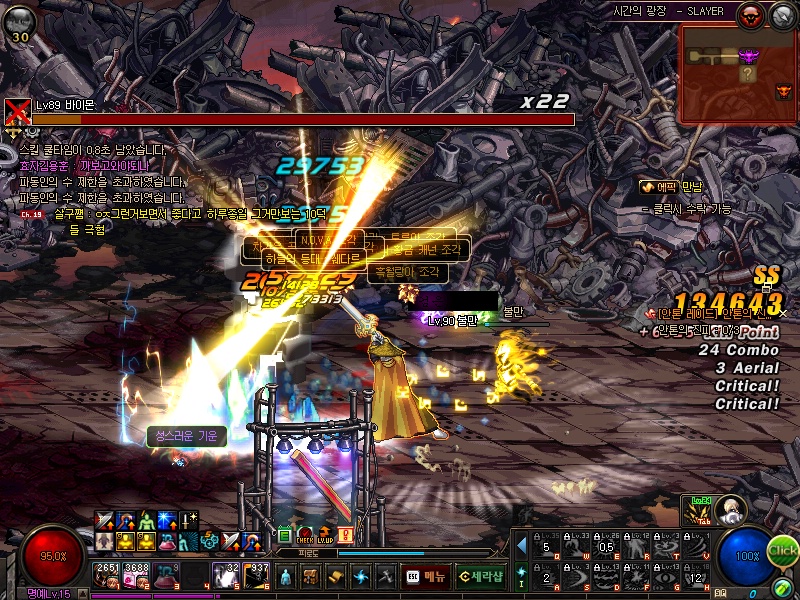Use the quick slot item showing 937
The width and height of the screenshot is (800, 600).
257,574
